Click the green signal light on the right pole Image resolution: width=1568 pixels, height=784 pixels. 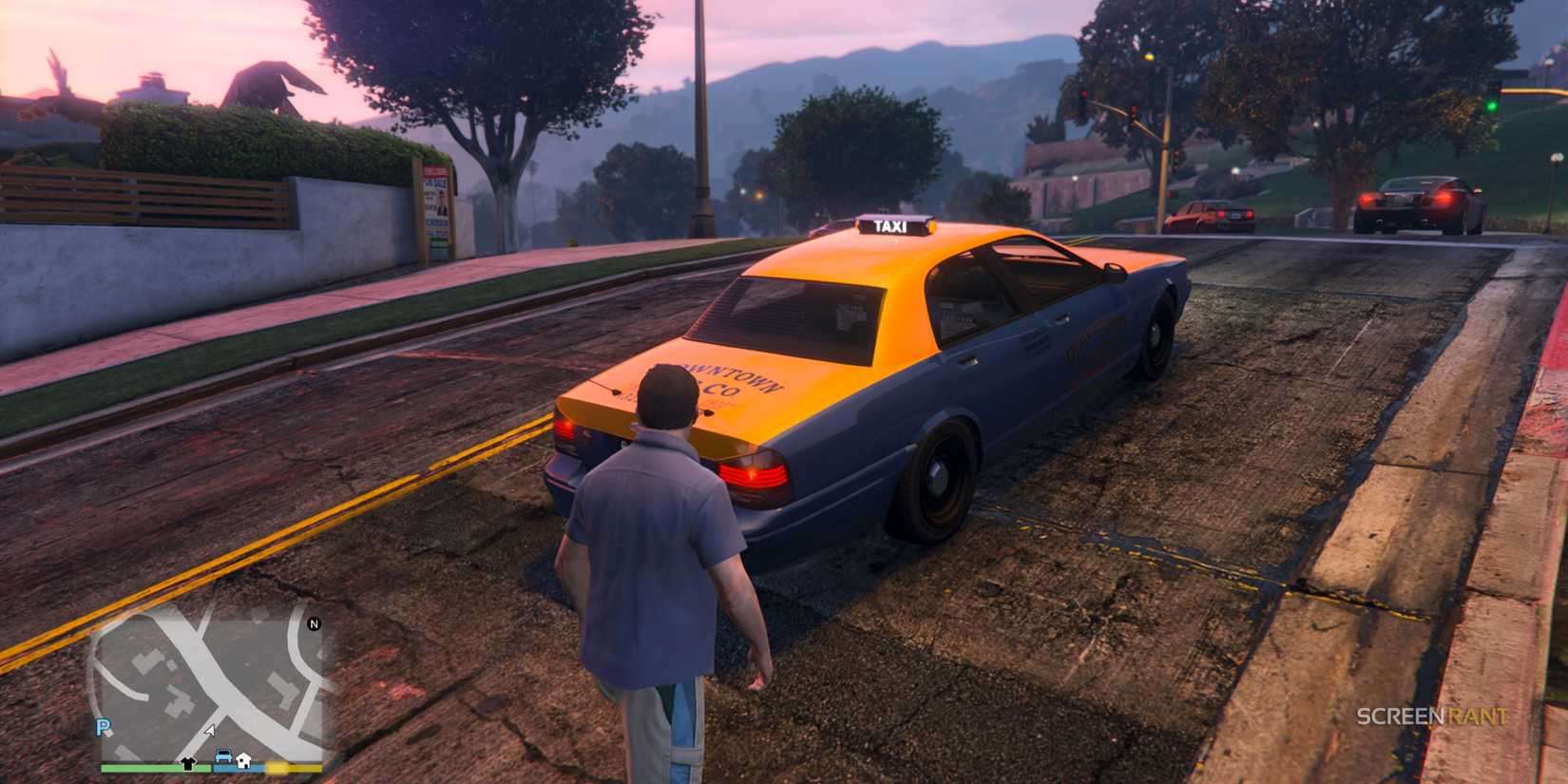pyautogui.click(x=1491, y=106)
